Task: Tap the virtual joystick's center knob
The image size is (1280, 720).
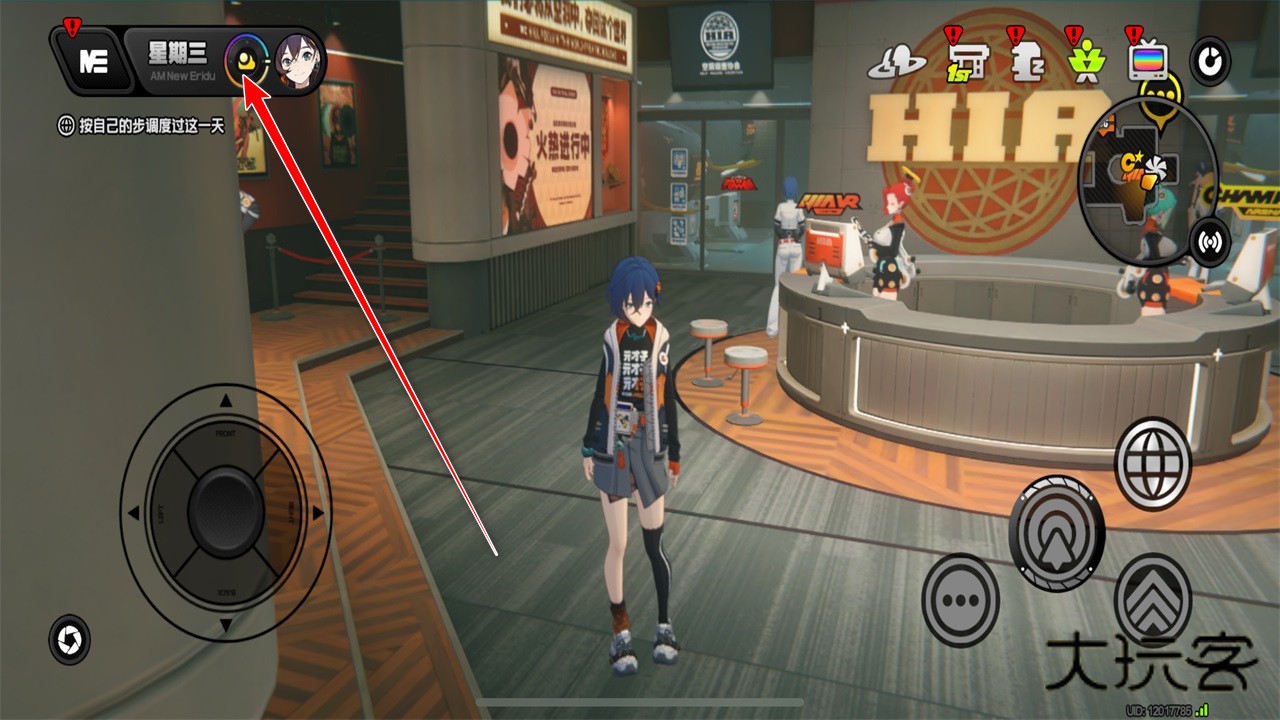Action: pos(226,510)
